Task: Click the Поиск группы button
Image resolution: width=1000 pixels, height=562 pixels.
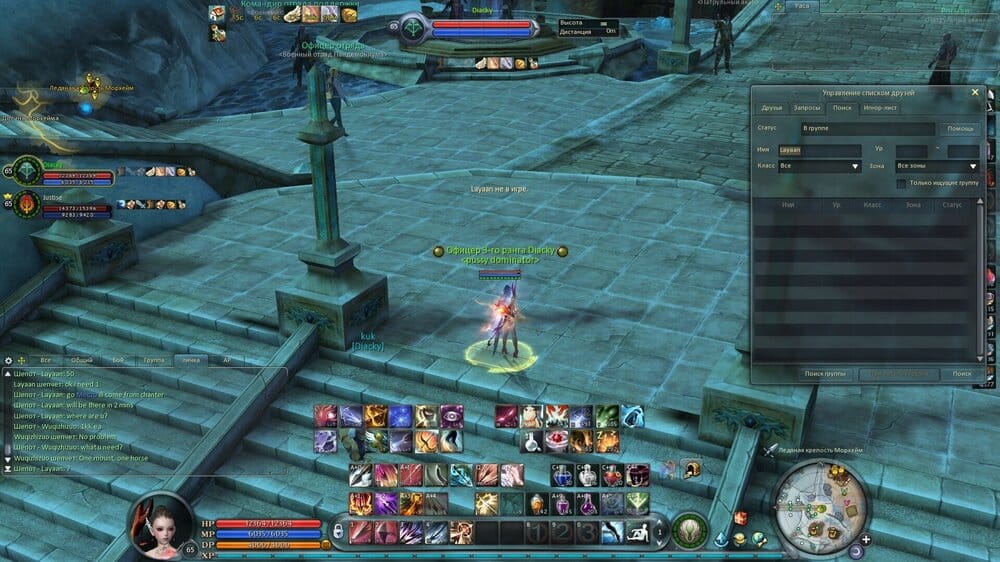Action: coord(826,374)
